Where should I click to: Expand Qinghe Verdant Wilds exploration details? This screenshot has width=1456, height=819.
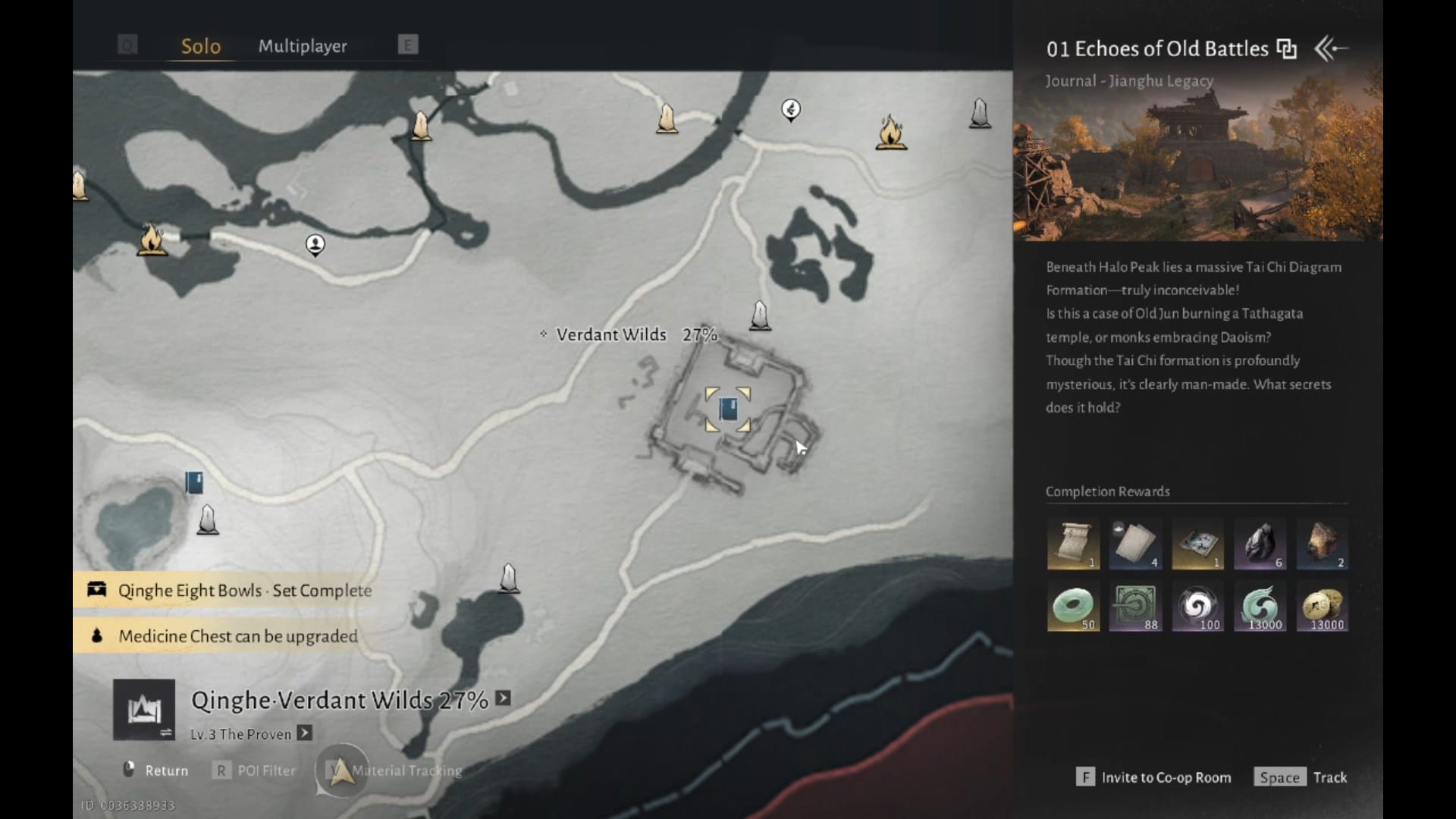coord(503,698)
